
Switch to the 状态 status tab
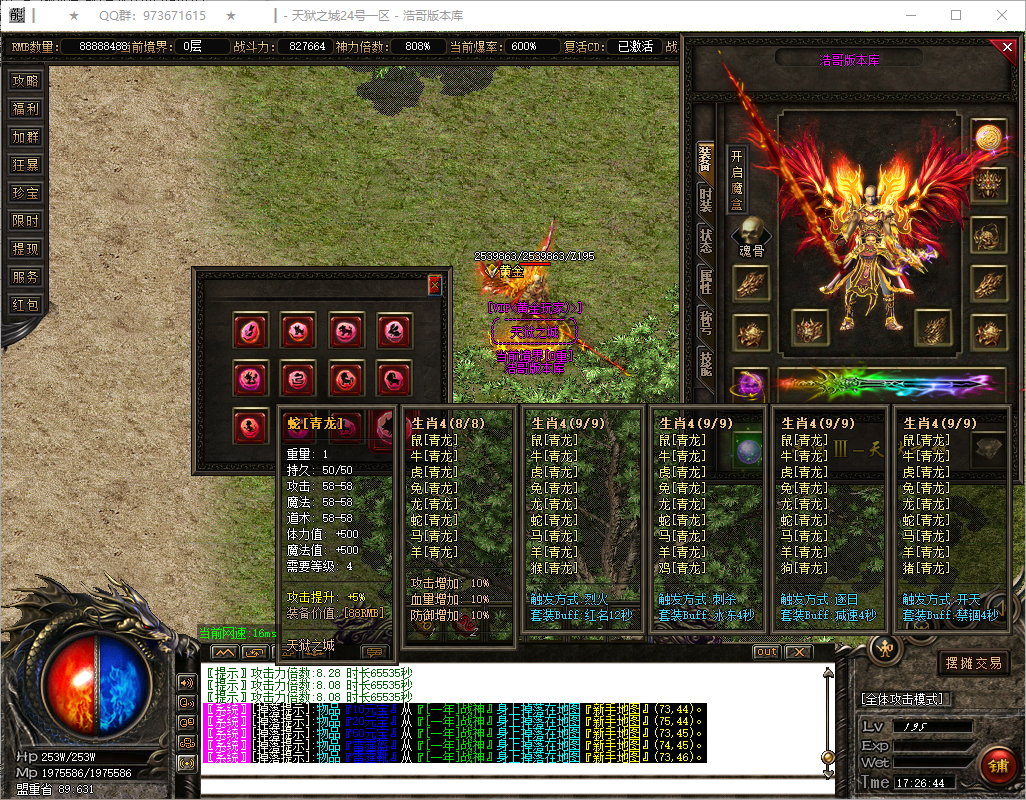tap(705, 240)
